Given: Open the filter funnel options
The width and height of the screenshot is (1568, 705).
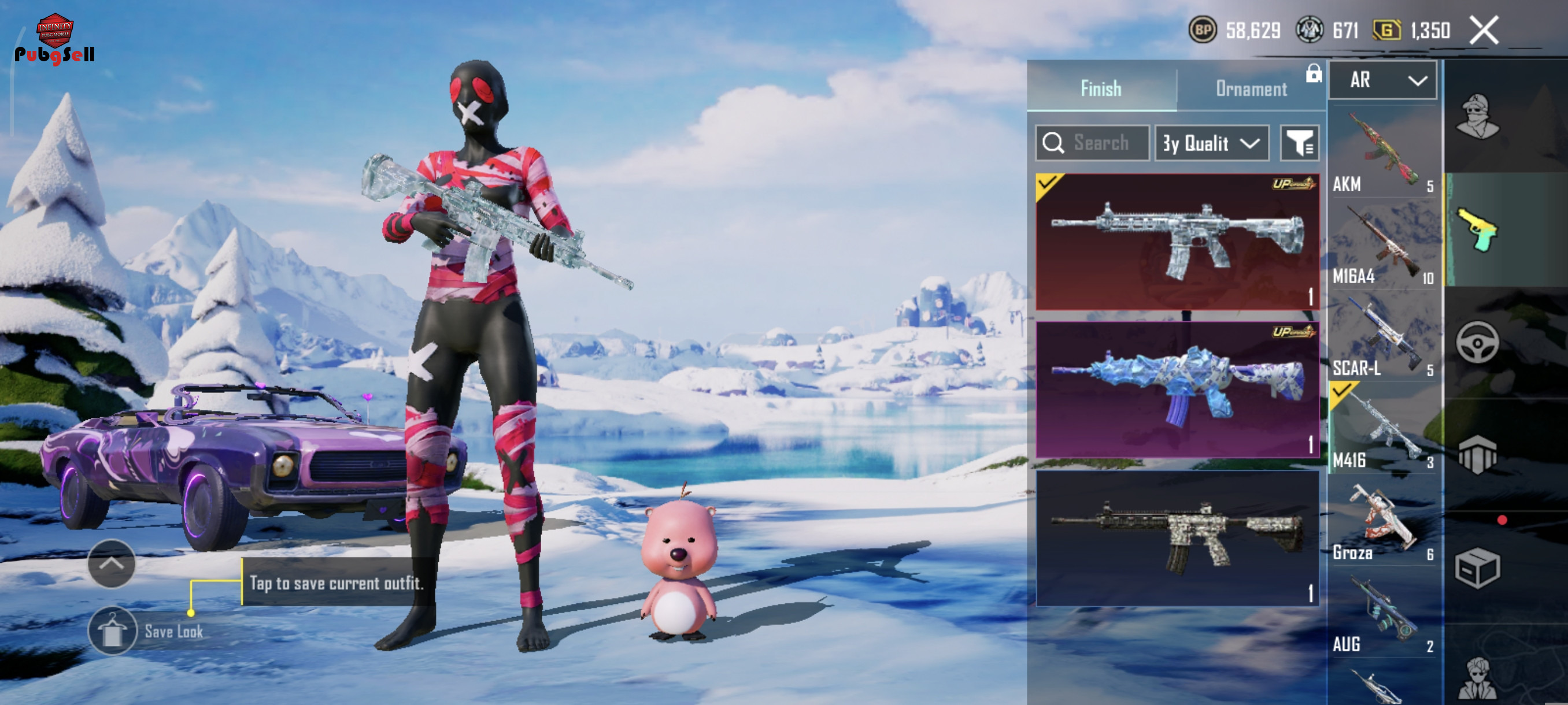Looking at the screenshot, I should [1299, 143].
